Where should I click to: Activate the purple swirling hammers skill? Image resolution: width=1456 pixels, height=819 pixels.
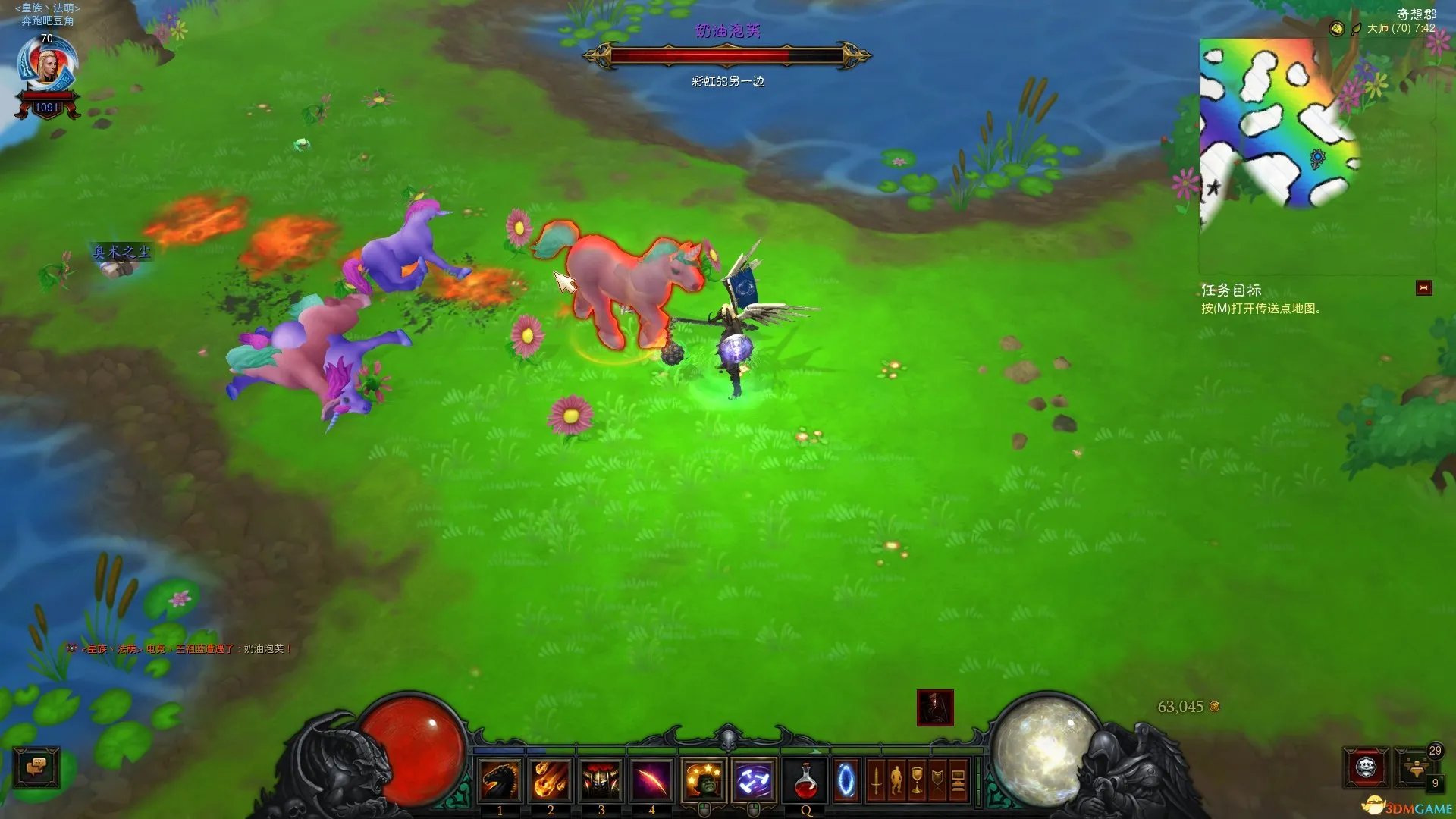(754, 780)
